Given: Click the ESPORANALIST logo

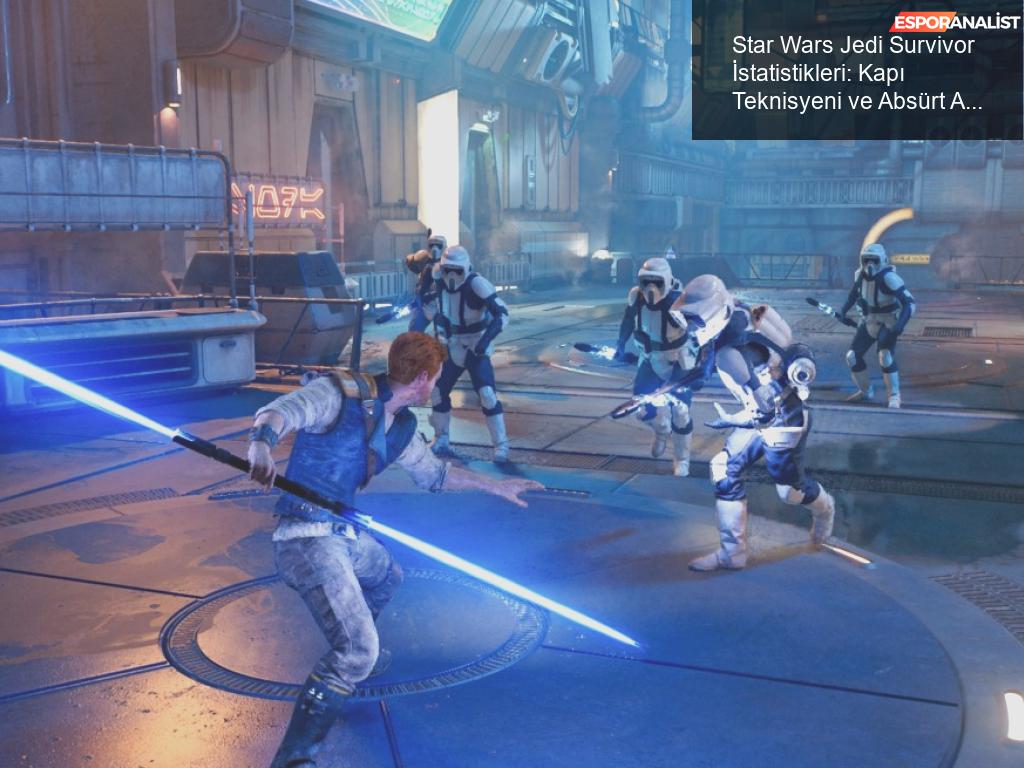Looking at the screenshot, I should pos(955,22).
